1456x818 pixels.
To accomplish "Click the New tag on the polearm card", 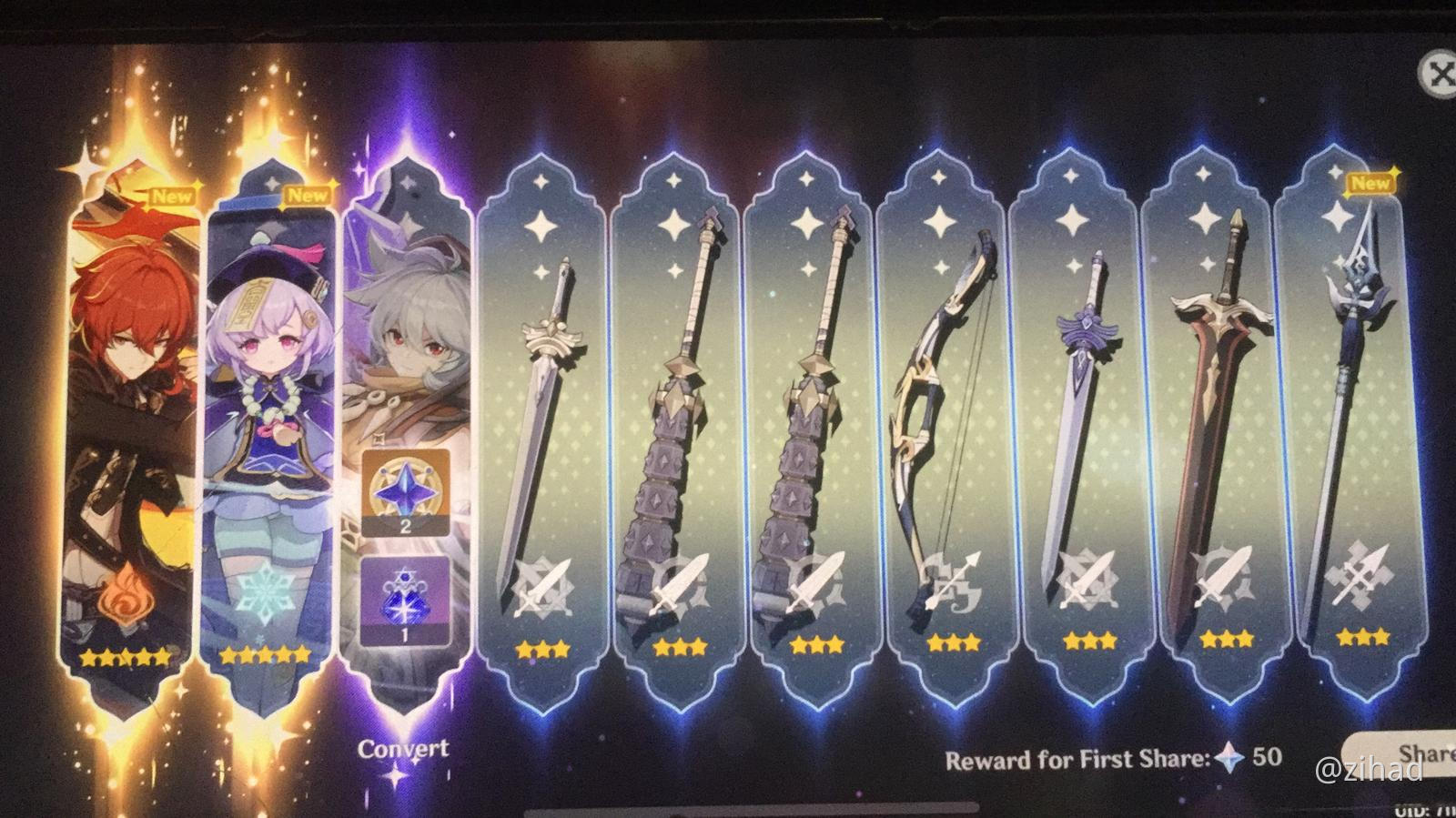I will [1370, 182].
